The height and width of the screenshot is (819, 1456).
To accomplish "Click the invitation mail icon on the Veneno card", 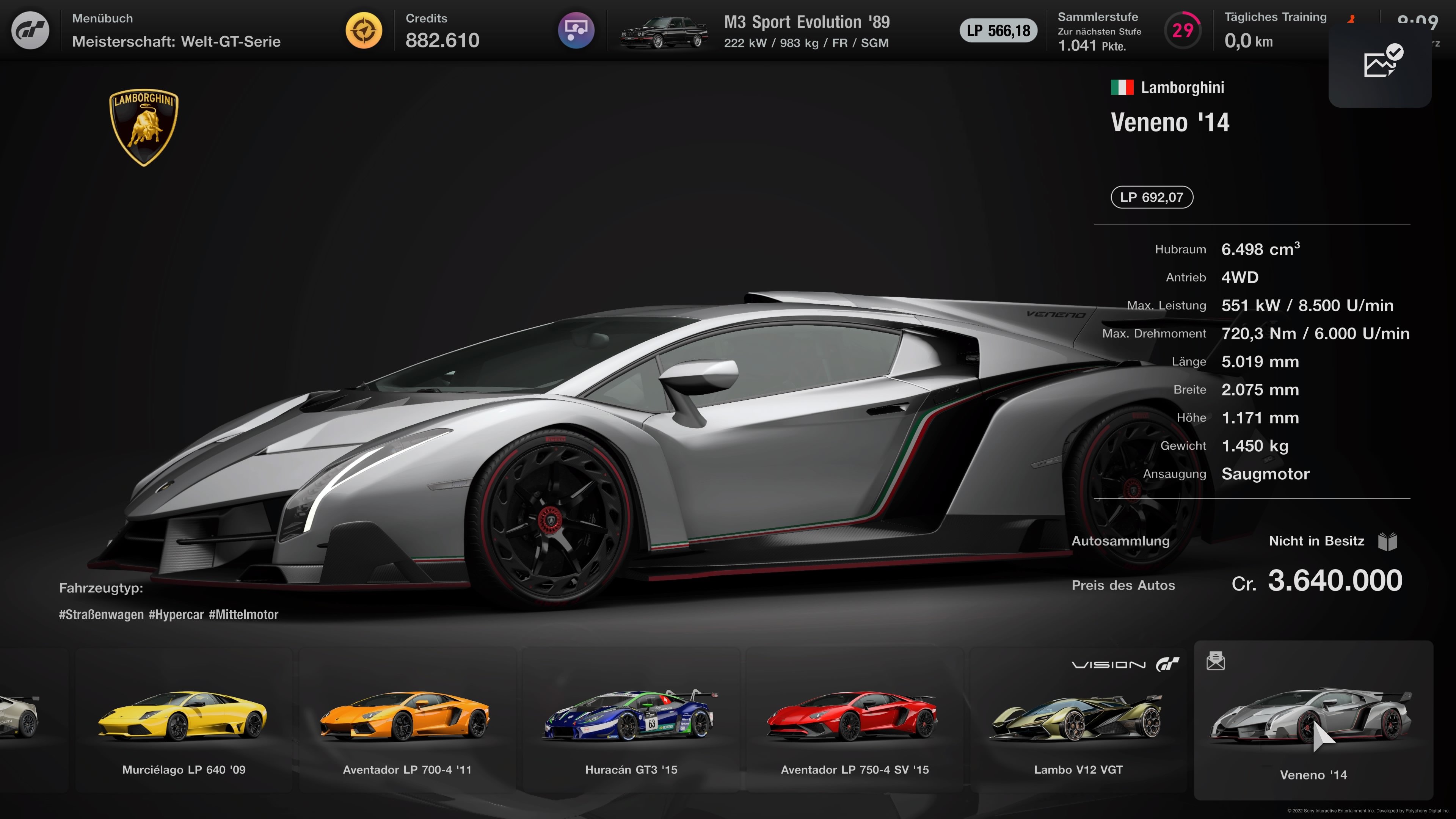I will pos(1216,660).
